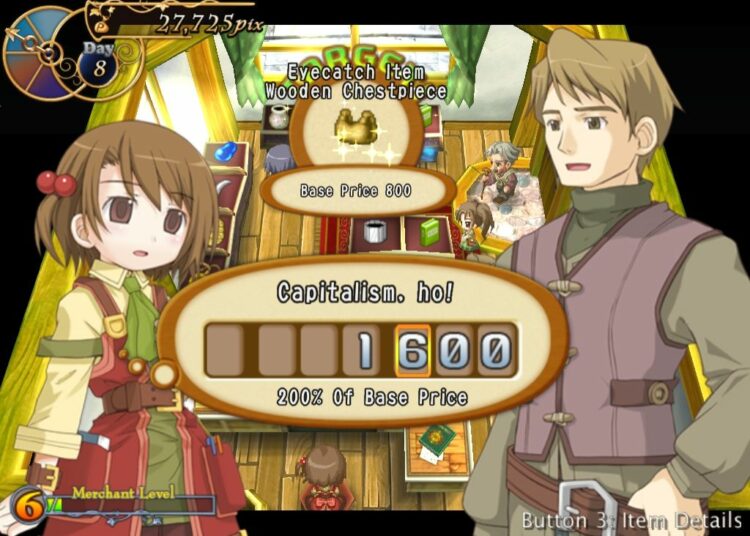
Task: Select the highlighted 6 price digit
Action: 413,351
